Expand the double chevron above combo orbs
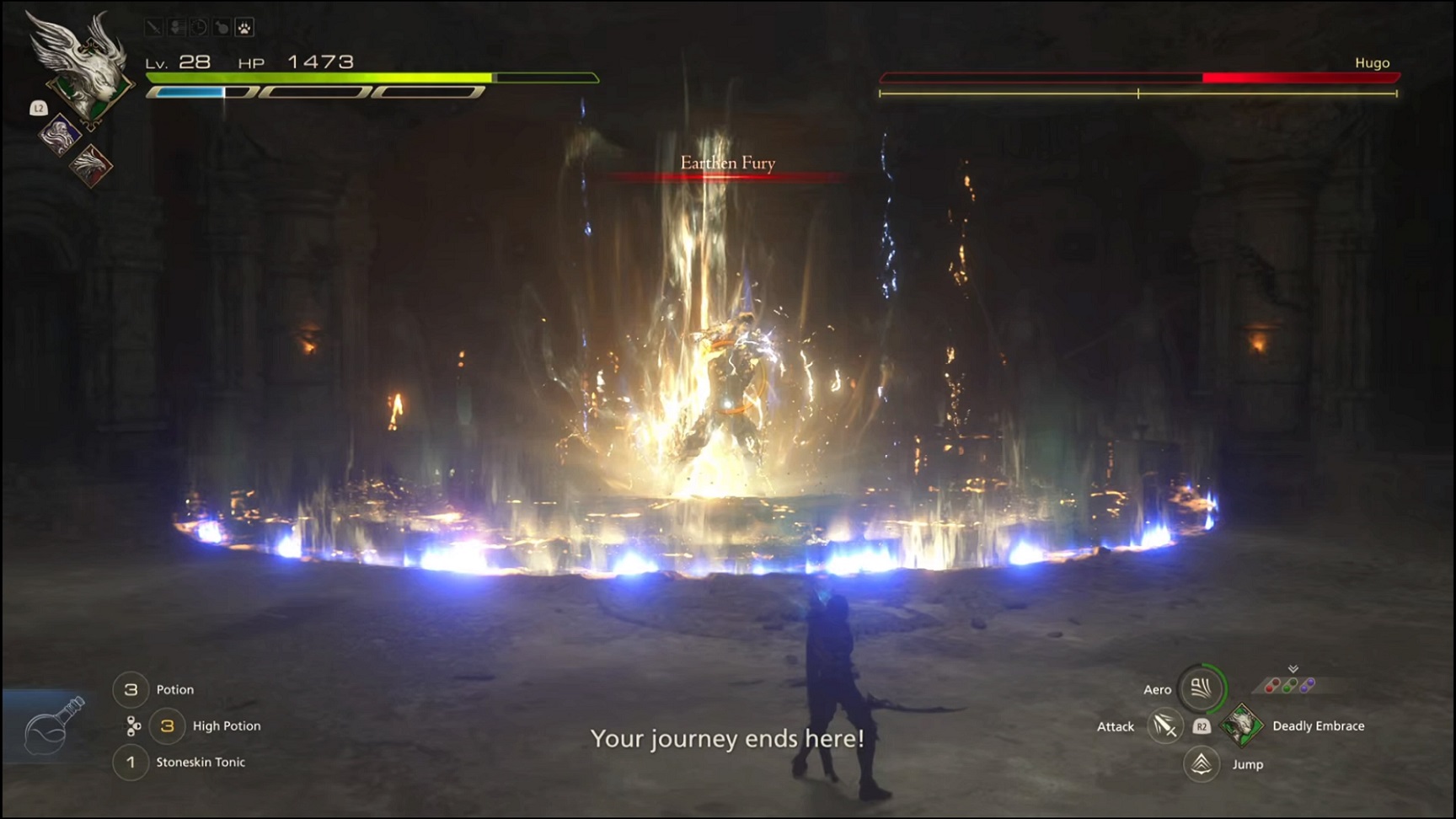Viewport: 1456px width, 819px height. [x=1293, y=668]
